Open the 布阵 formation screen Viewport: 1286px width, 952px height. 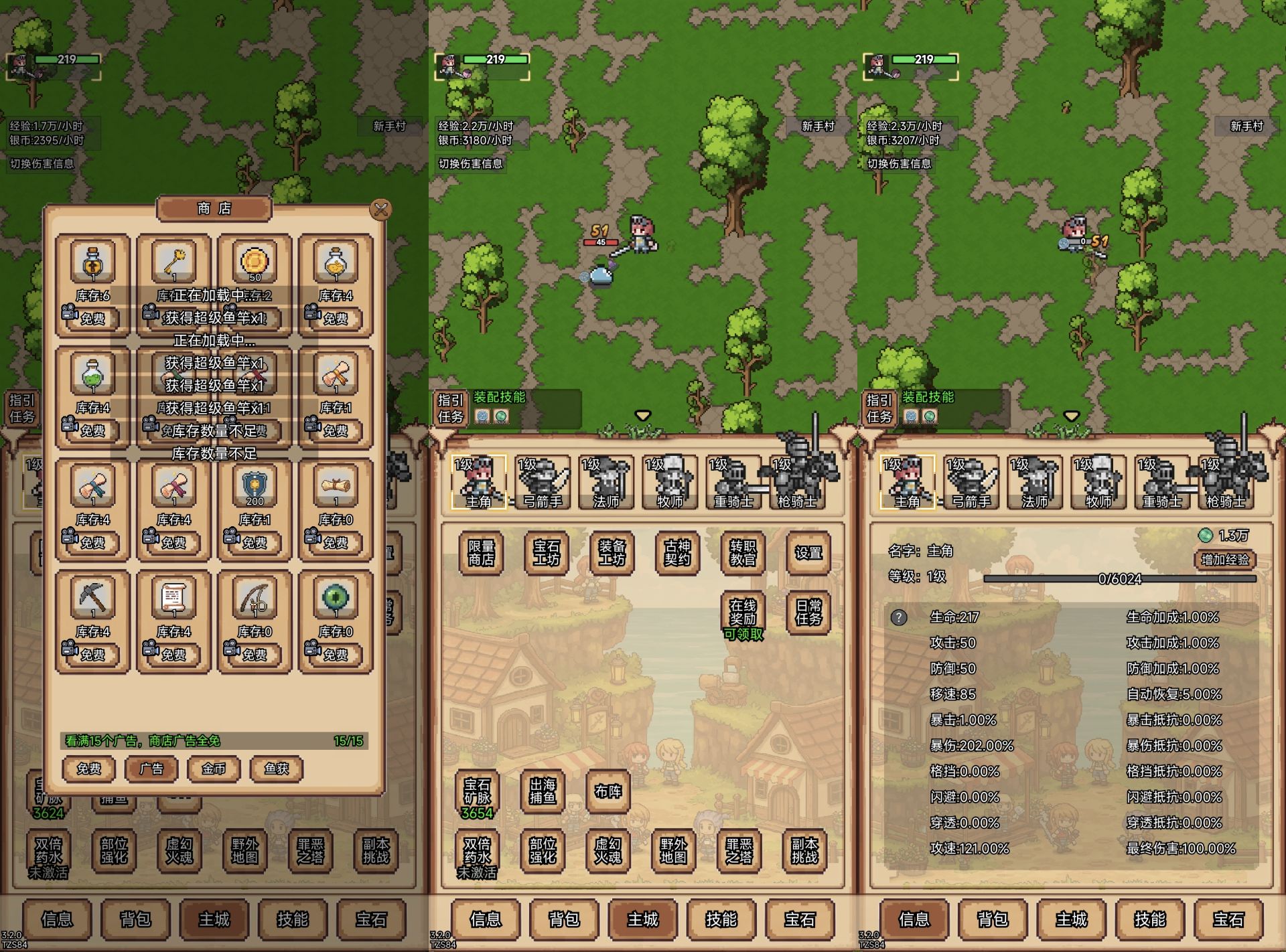(608, 791)
